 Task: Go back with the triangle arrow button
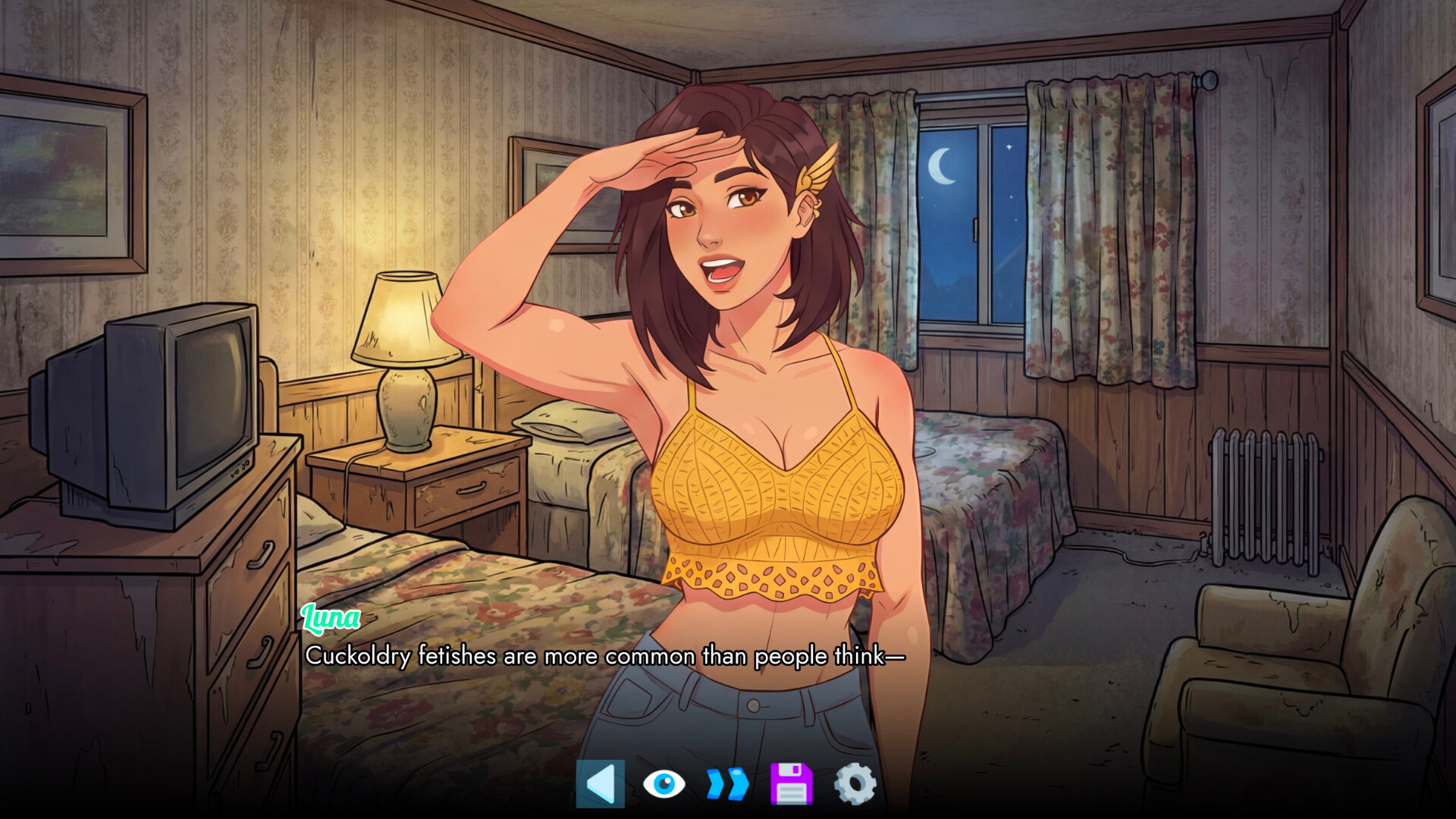click(601, 783)
